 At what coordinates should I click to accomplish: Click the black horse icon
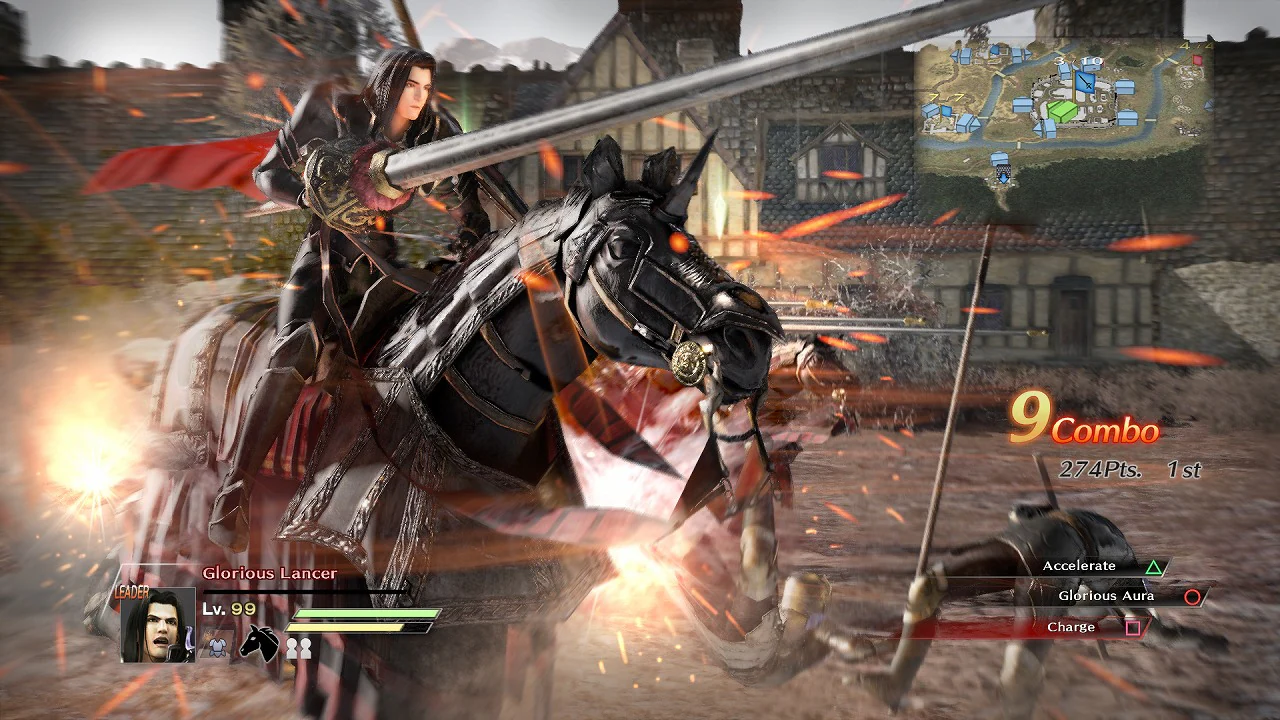pyautogui.click(x=260, y=645)
